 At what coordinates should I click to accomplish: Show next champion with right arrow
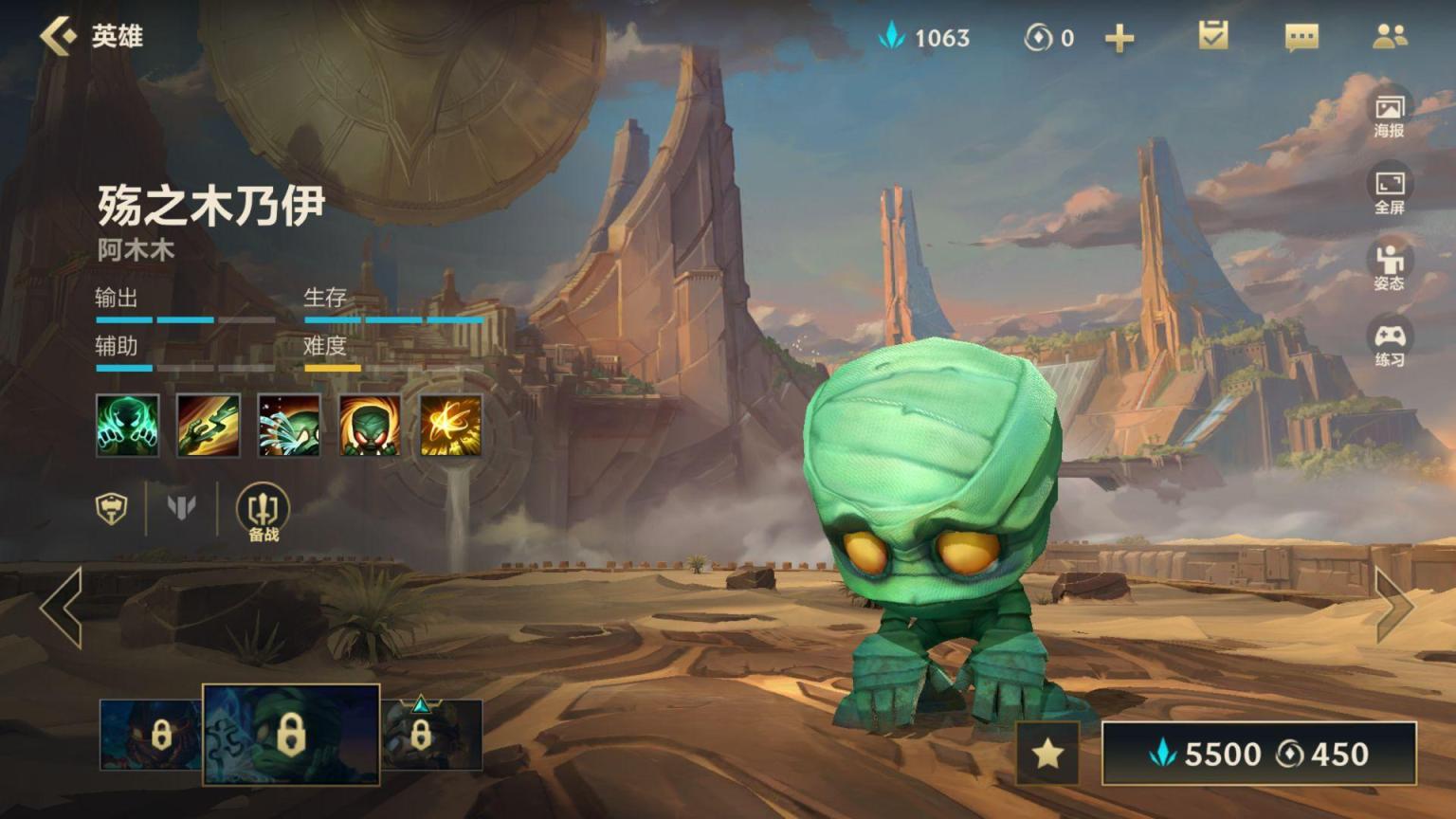point(1394,606)
